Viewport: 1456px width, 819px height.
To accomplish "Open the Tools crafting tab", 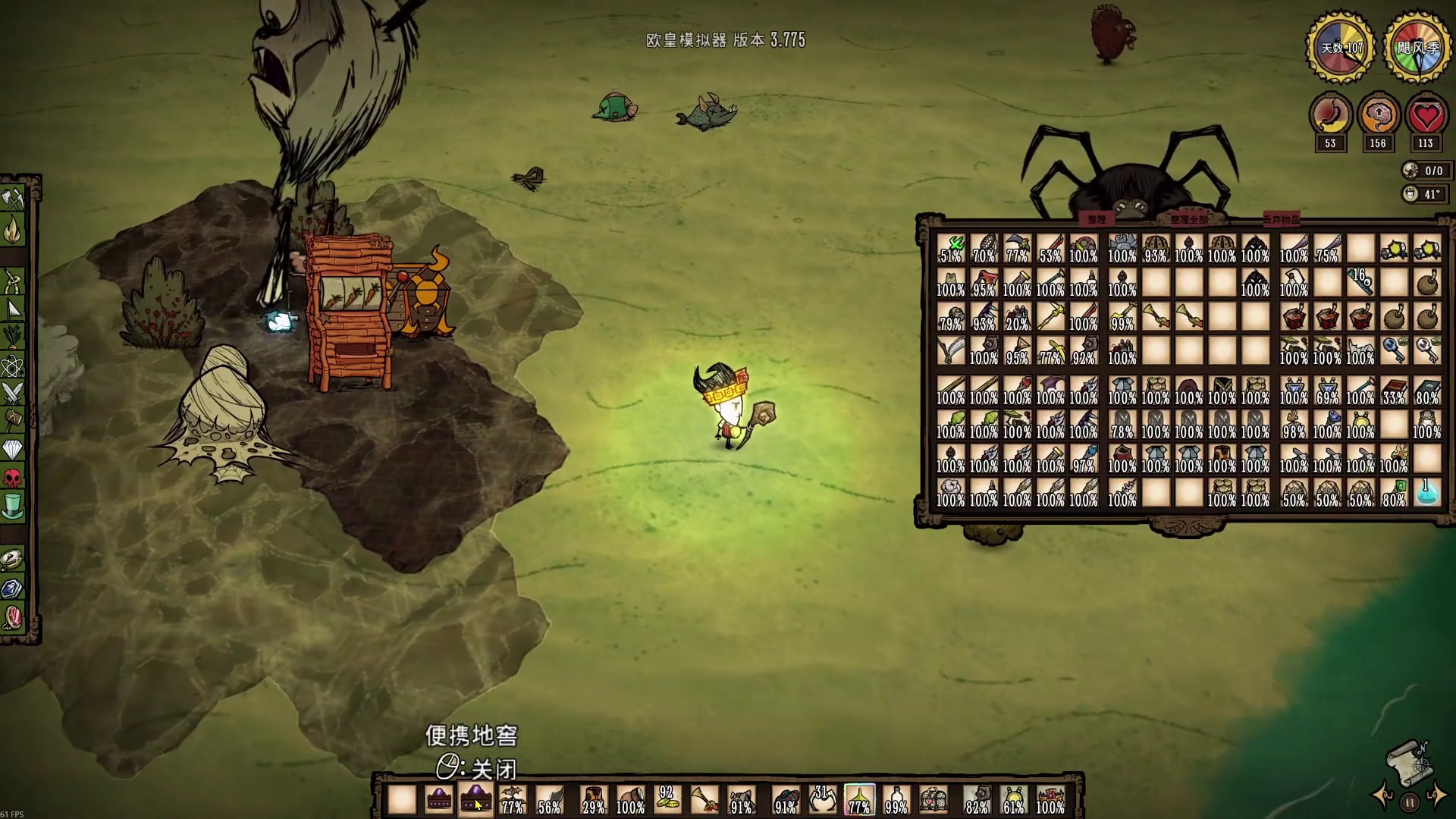I will click(13, 199).
